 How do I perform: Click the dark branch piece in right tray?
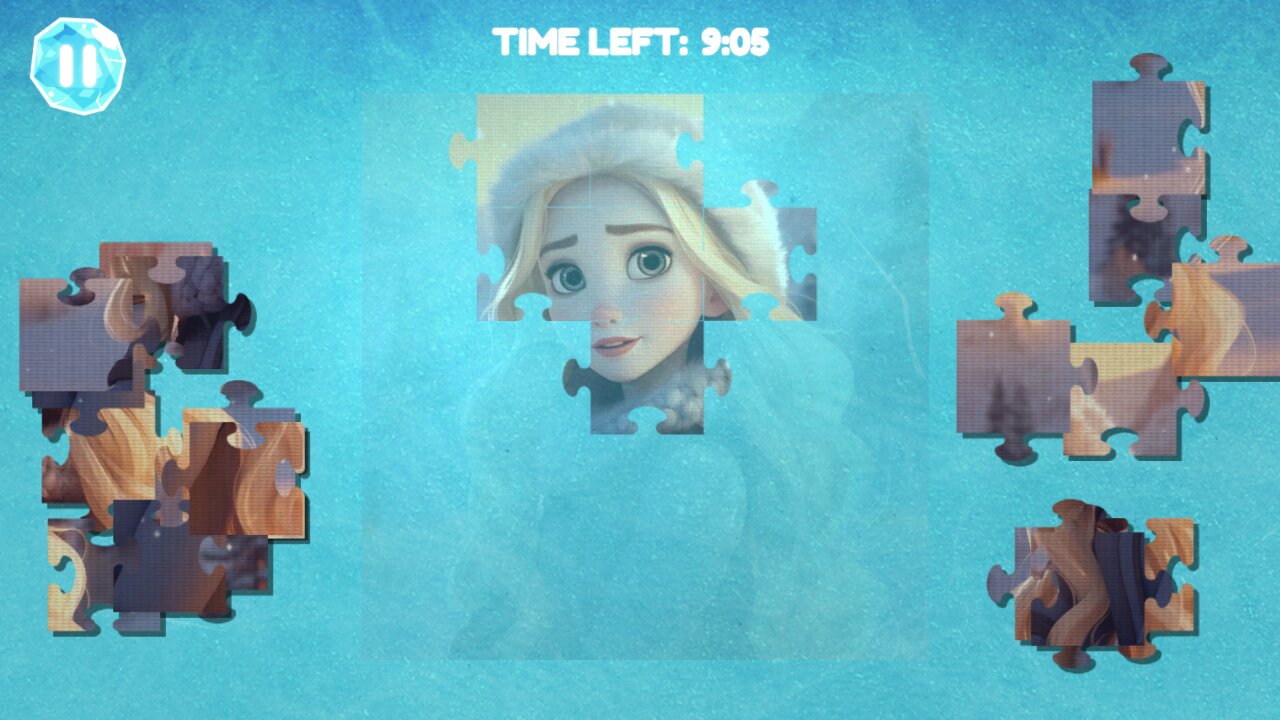coord(1140,250)
